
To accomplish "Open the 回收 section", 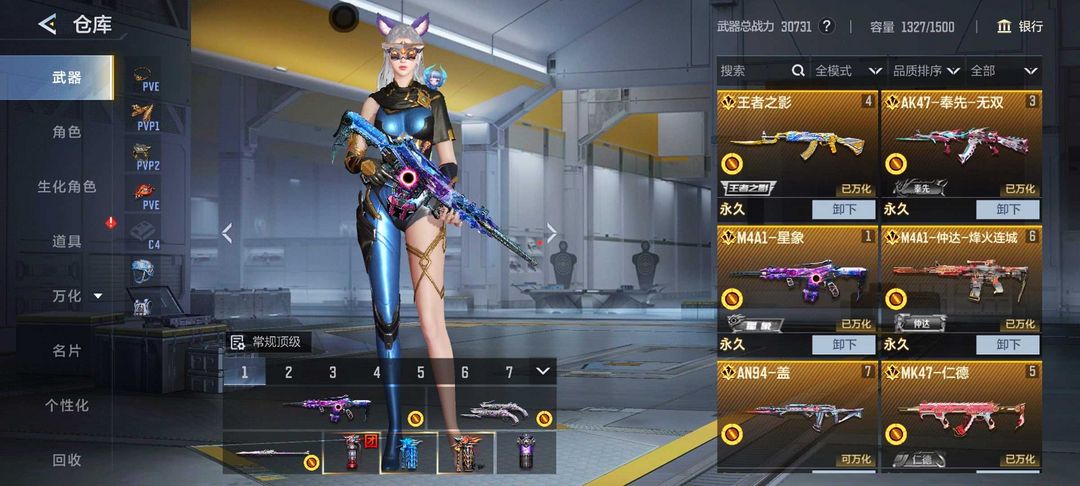I will coord(67,460).
